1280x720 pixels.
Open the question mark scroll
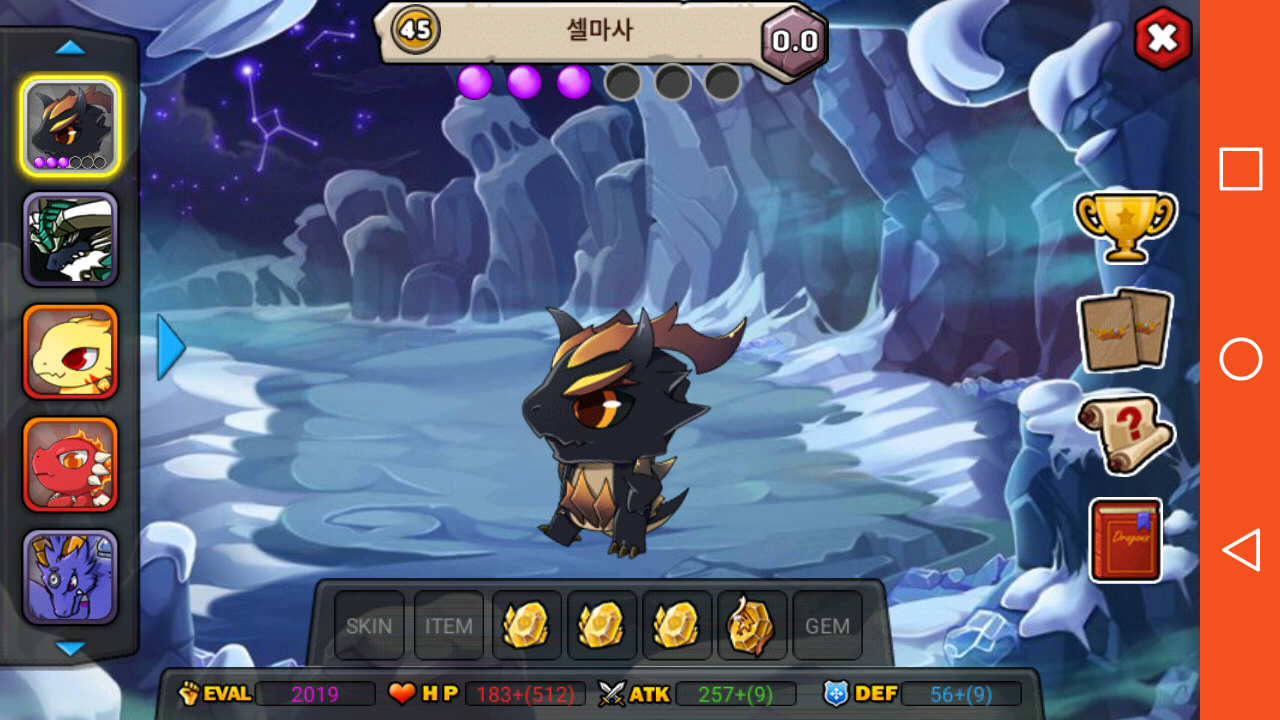1125,434
